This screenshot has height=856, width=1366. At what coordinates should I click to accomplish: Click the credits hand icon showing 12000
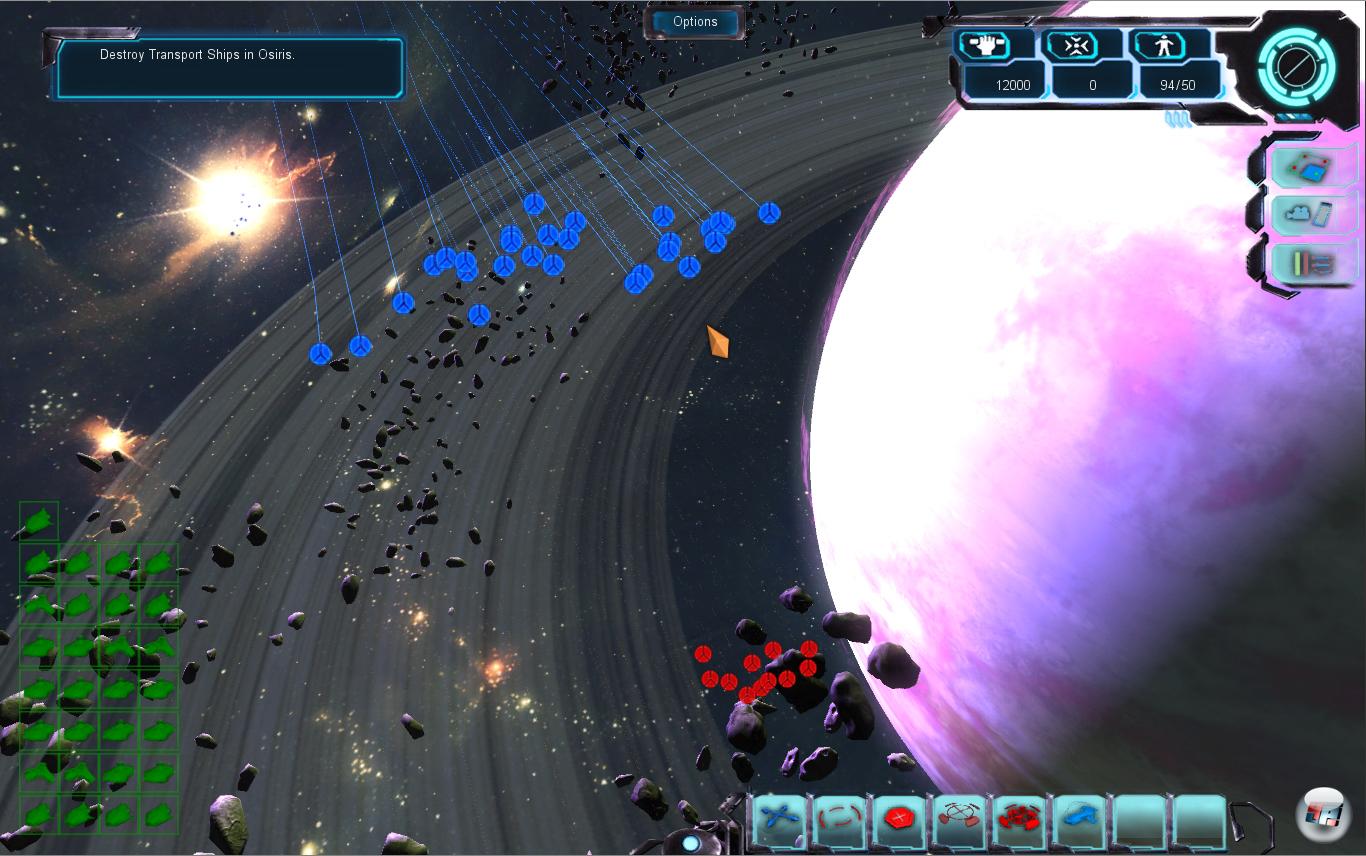(983, 44)
